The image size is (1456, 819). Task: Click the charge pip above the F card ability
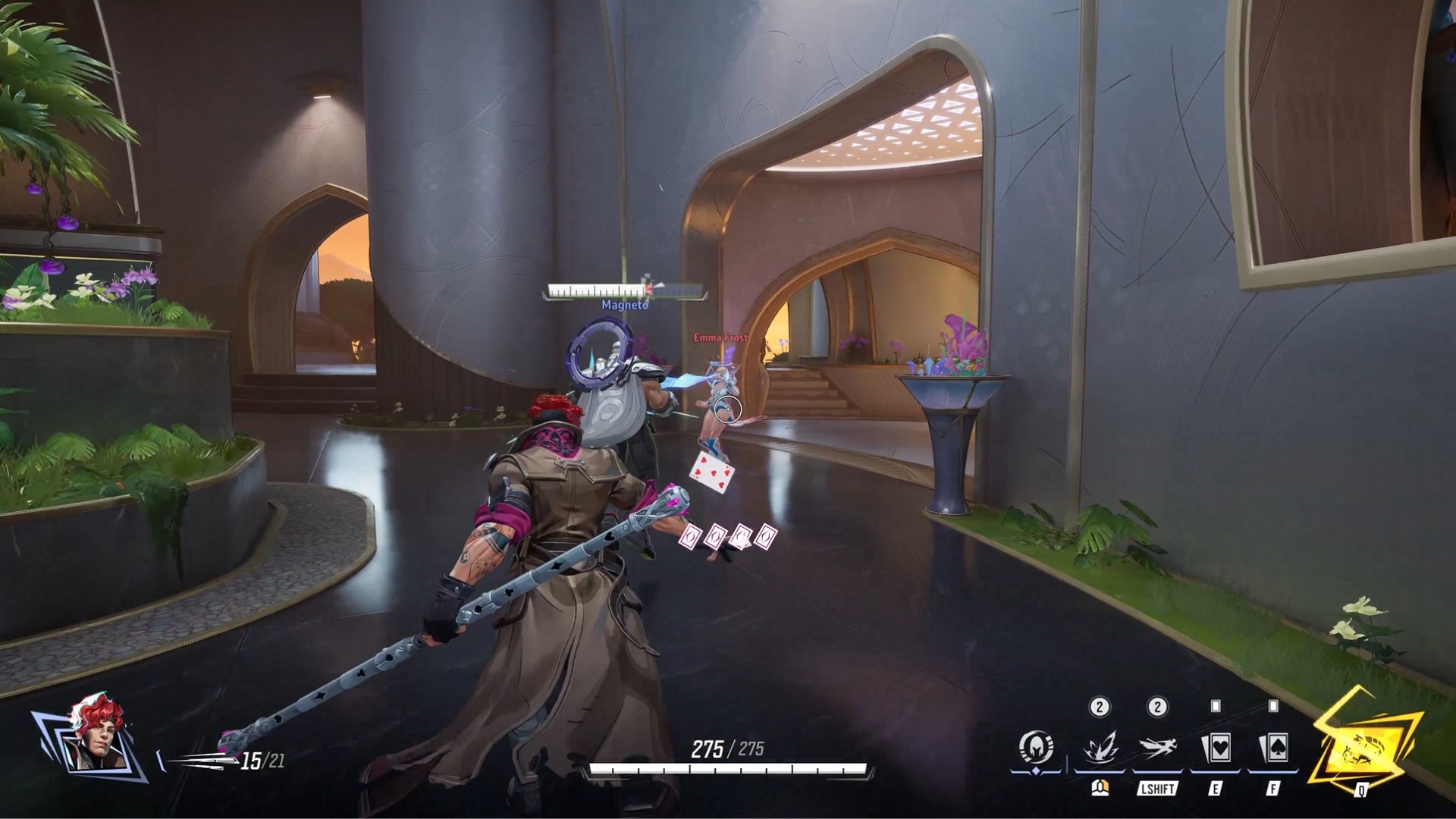click(1272, 704)
